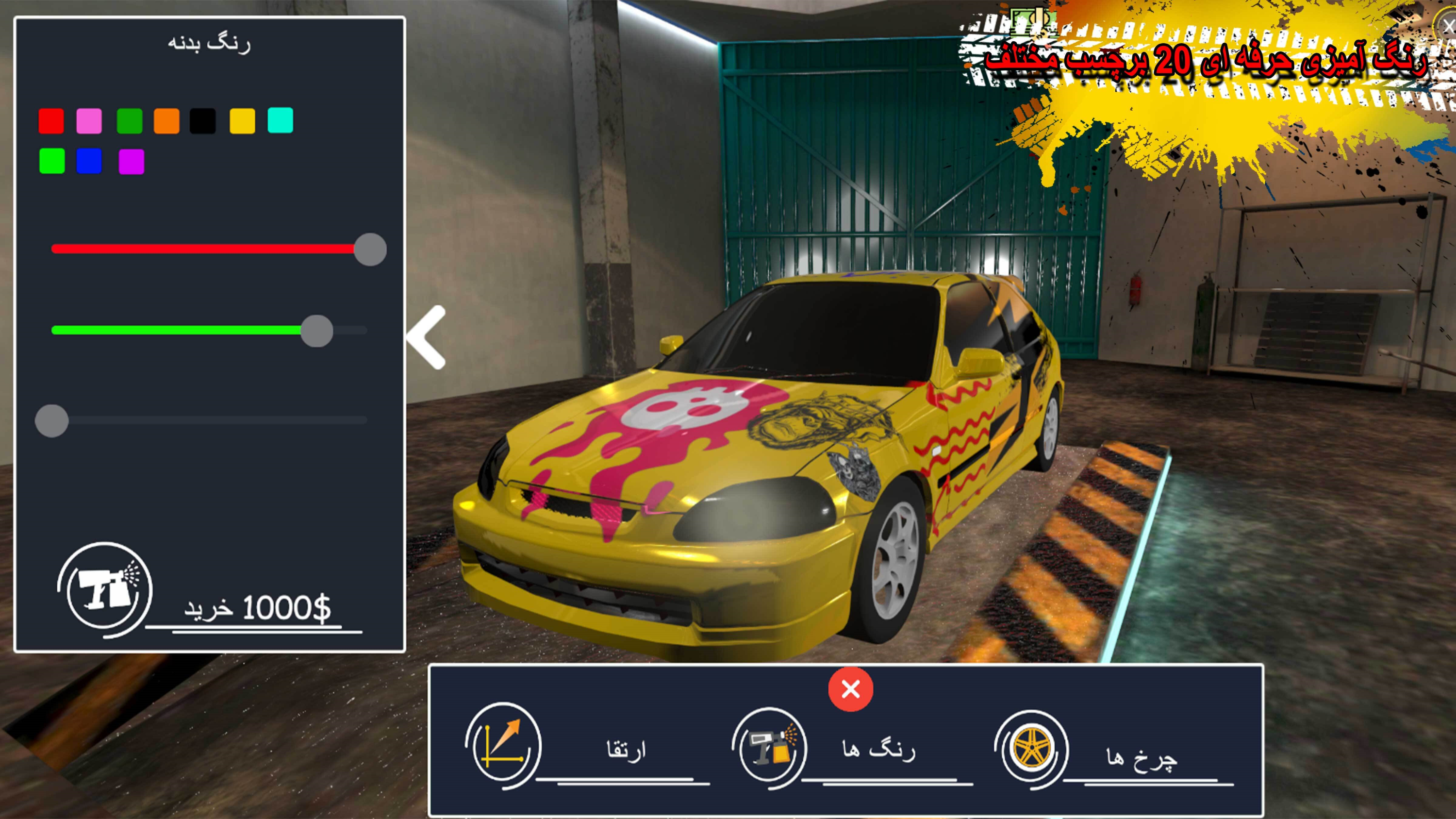Click the red channel slider handle
1456x819 pixels.
[370, 249]
